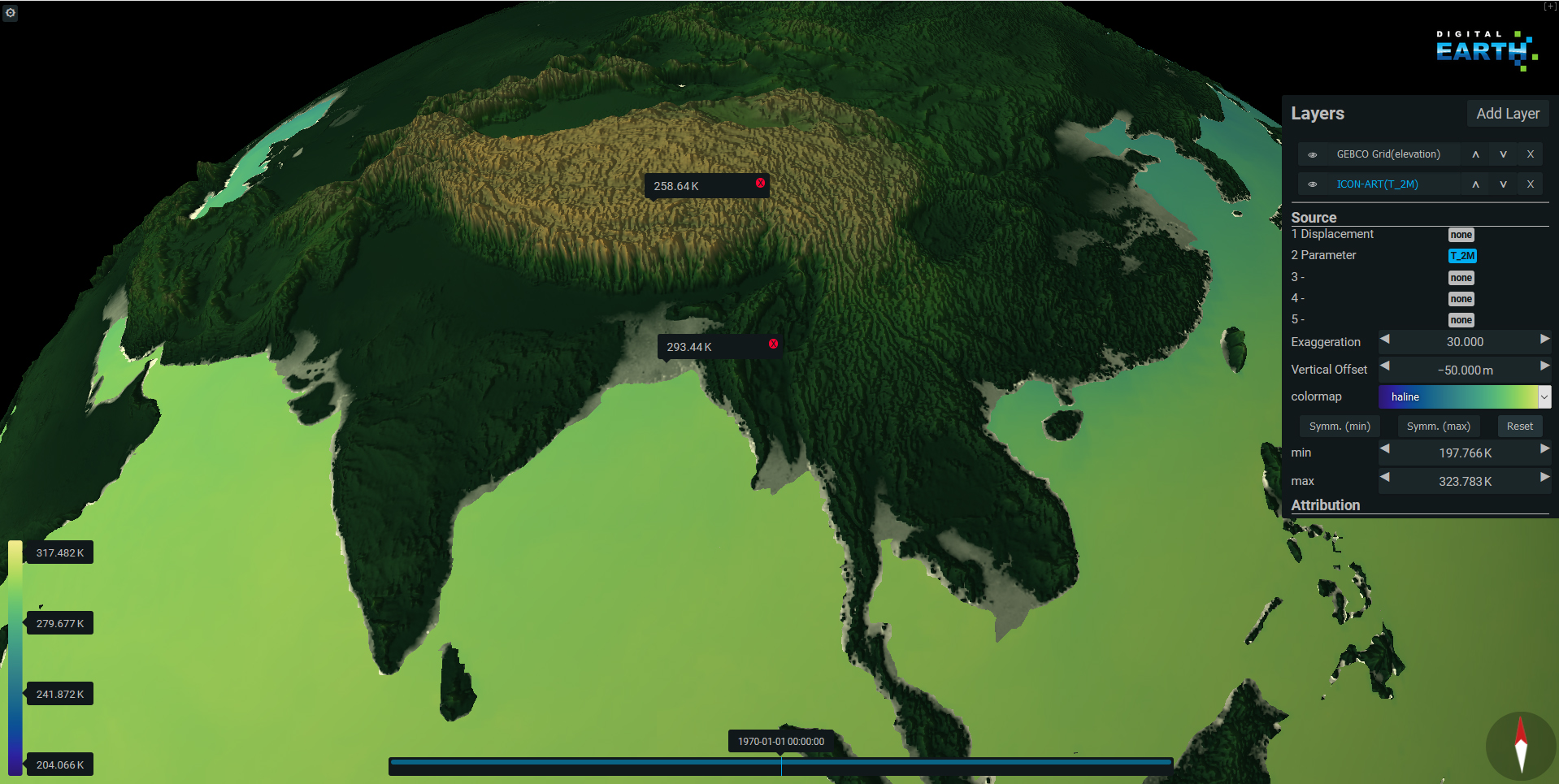
Task: Toggle visibility of ICON-ART layer
Action: (x=1312, y=184)
